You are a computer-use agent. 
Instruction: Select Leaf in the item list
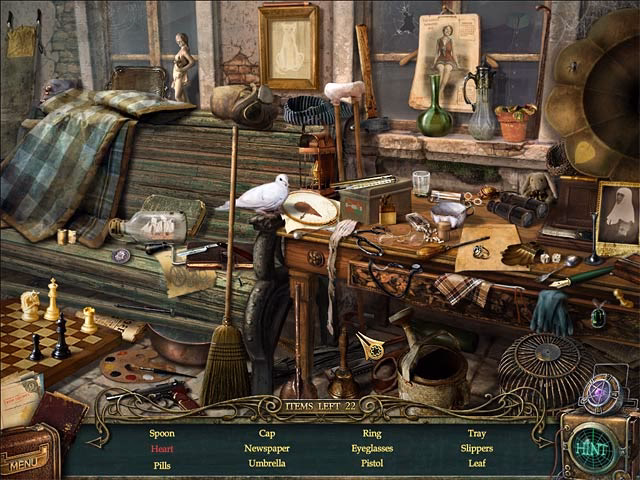tap(477, 464)
